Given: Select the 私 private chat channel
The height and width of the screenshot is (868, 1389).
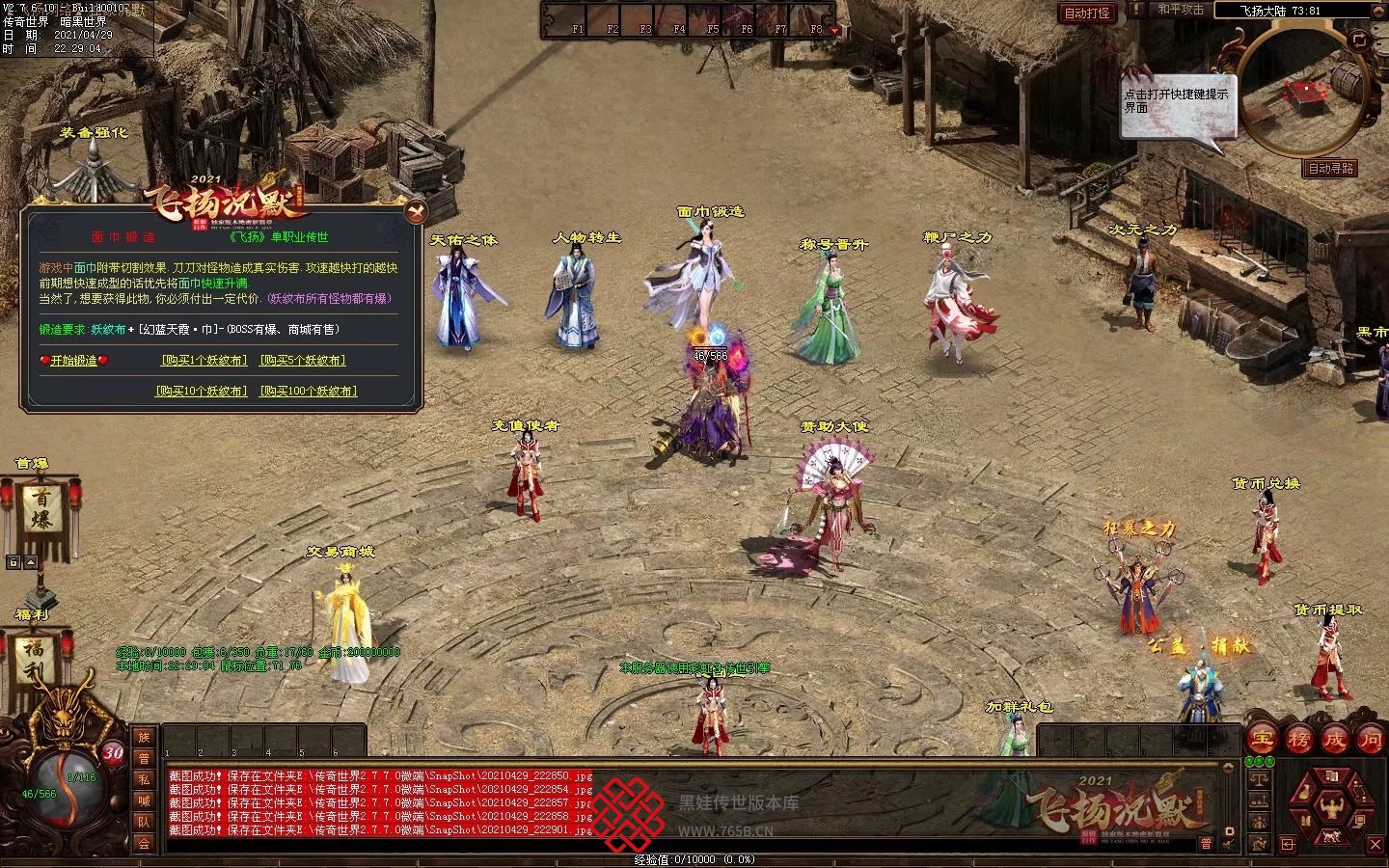Looking at the screenshot, I should (x=144, y=779).
